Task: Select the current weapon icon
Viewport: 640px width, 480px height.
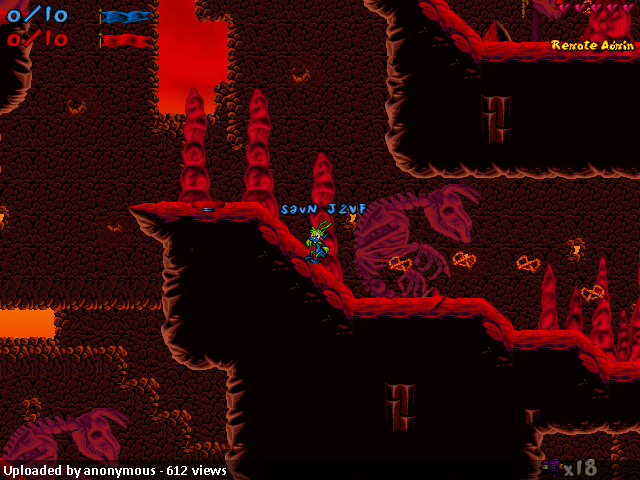Action: (x=551, y=465)
